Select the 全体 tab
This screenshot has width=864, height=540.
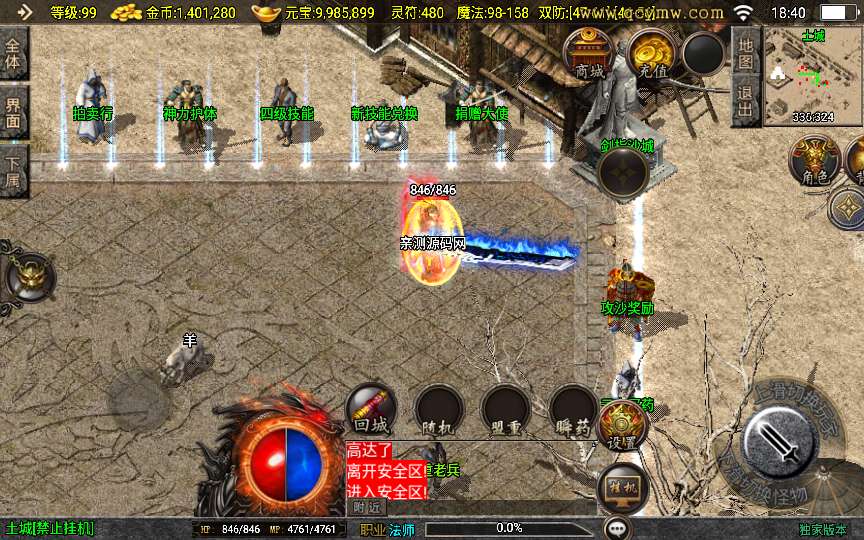14,54
